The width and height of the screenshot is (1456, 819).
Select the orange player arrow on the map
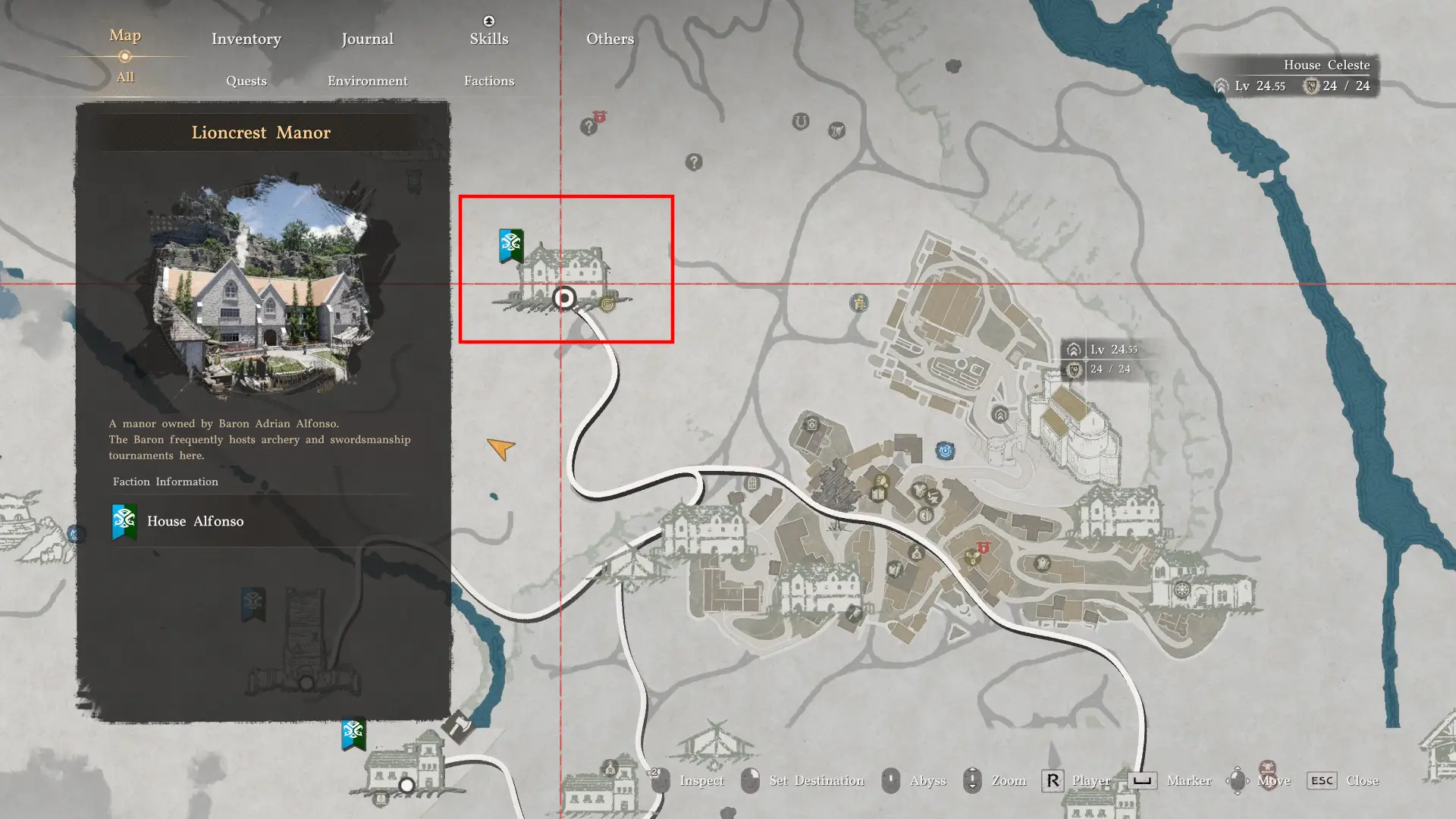(500, 449)
